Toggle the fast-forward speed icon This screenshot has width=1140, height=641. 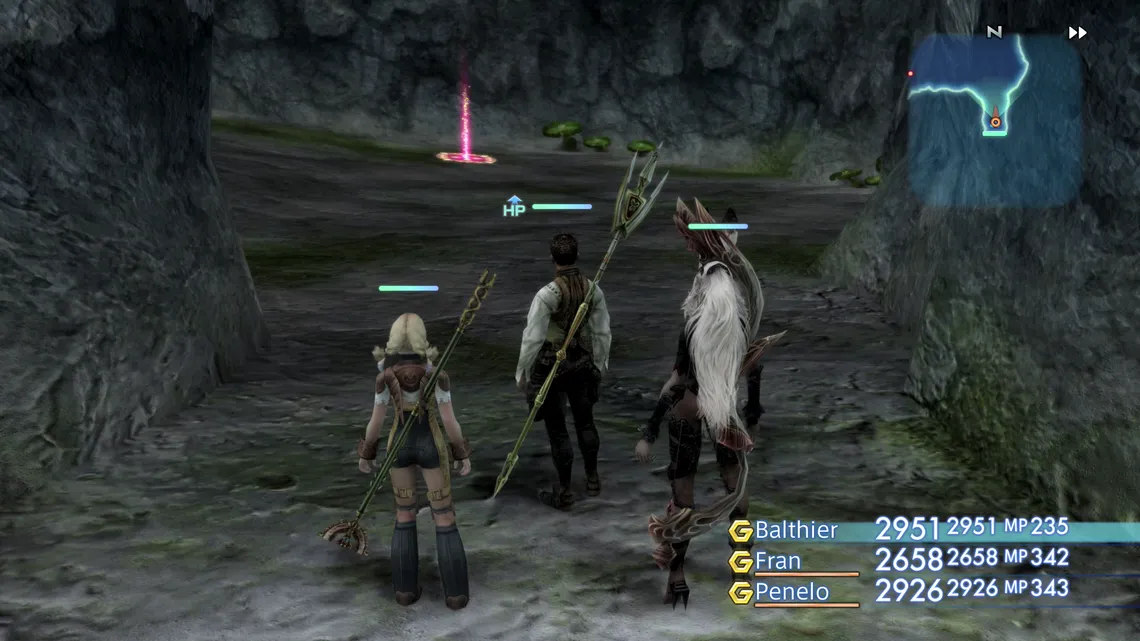pos(1077,33)
